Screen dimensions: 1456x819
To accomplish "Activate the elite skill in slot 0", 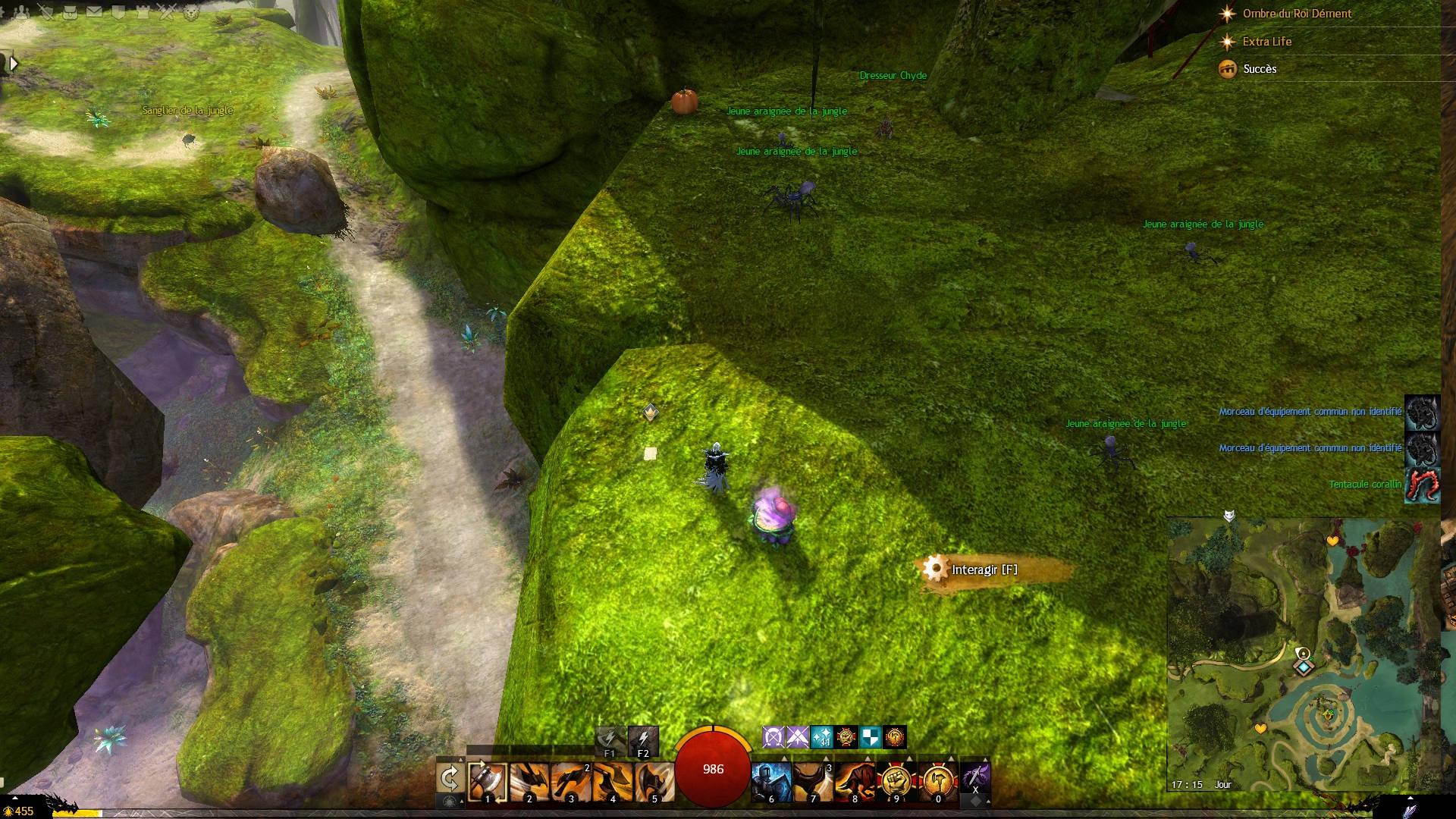I will click(938, 781).
